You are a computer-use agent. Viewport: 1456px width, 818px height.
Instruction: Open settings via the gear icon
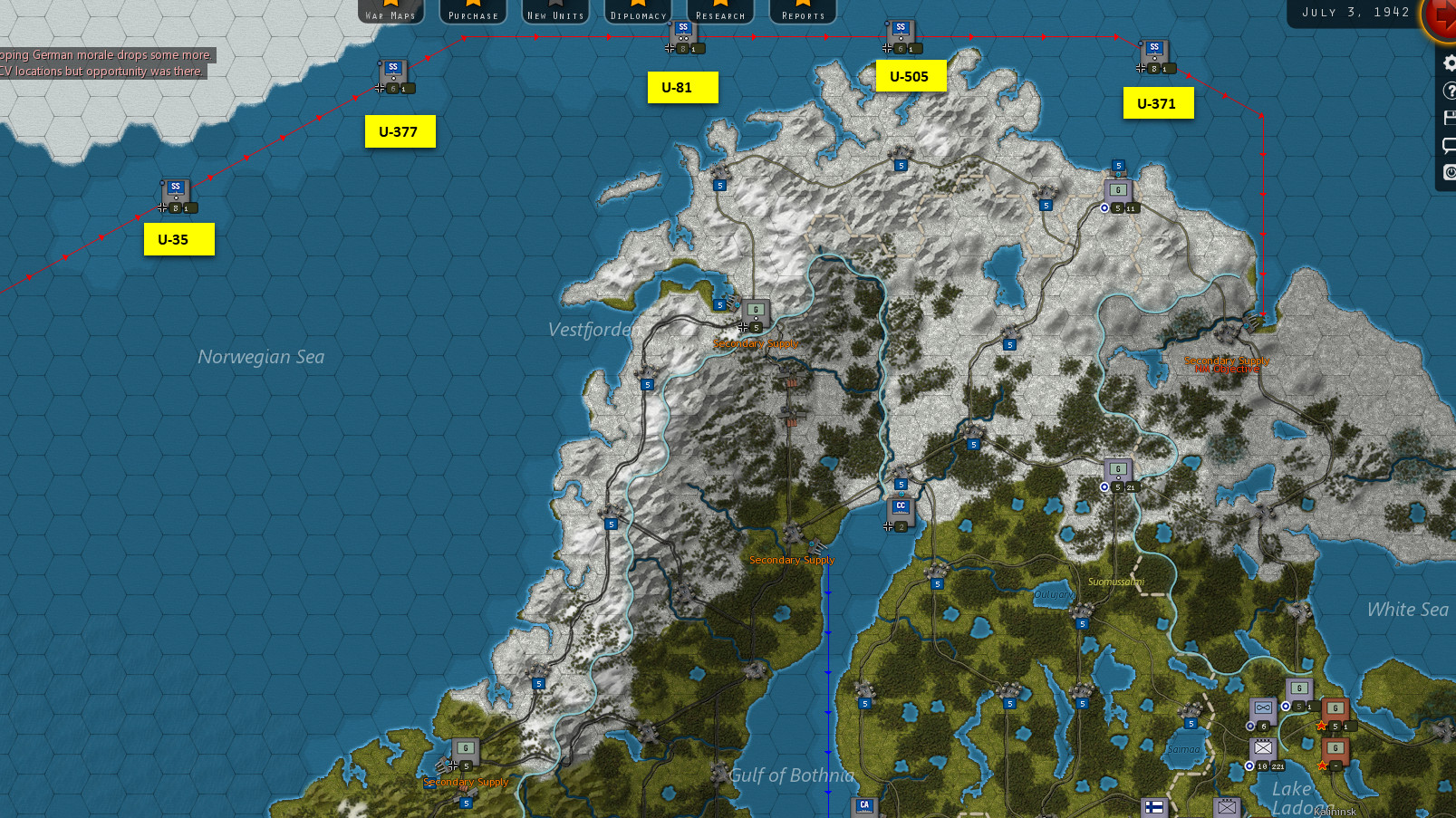[x=1448, y=63]
